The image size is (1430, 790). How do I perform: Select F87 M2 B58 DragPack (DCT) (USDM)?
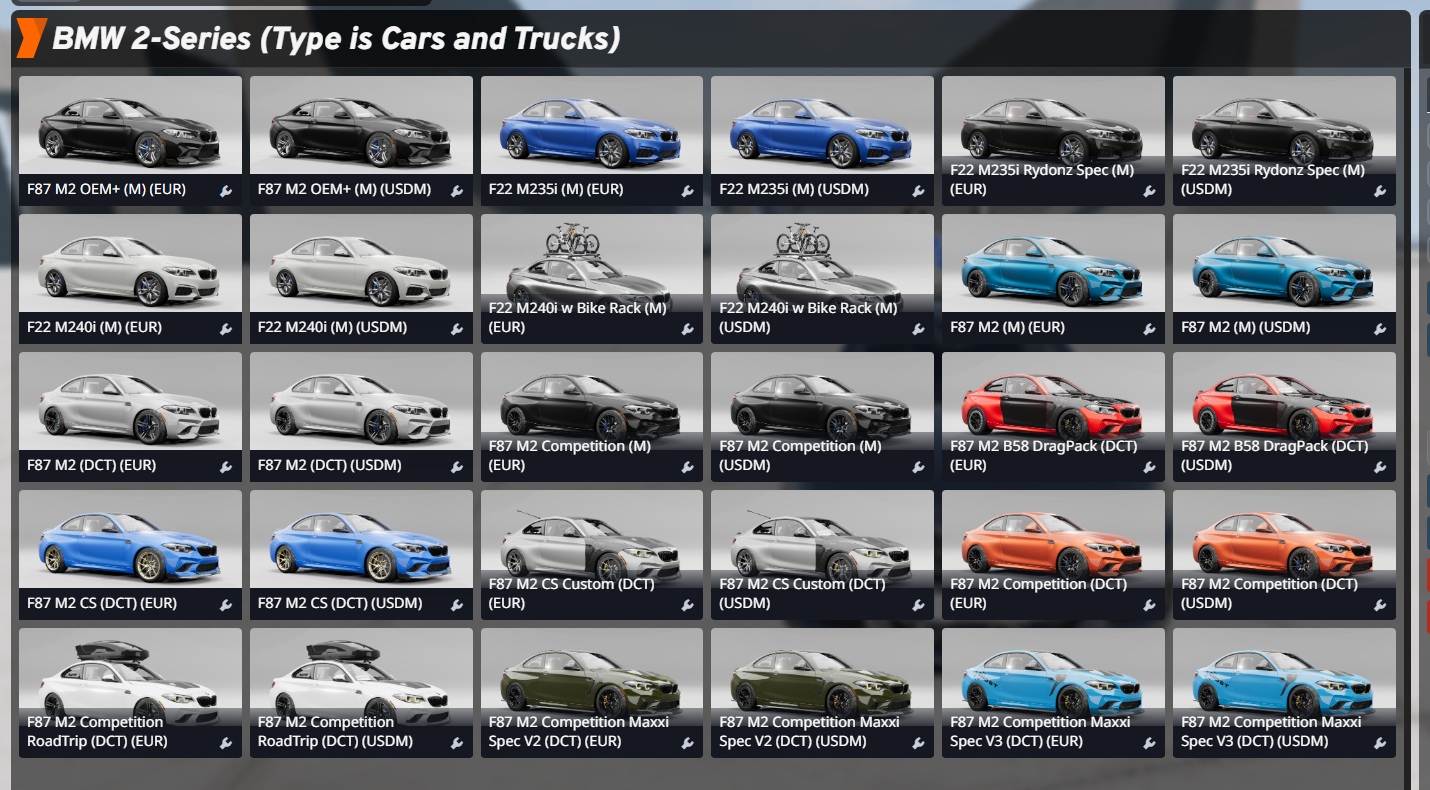point(1284,406)
